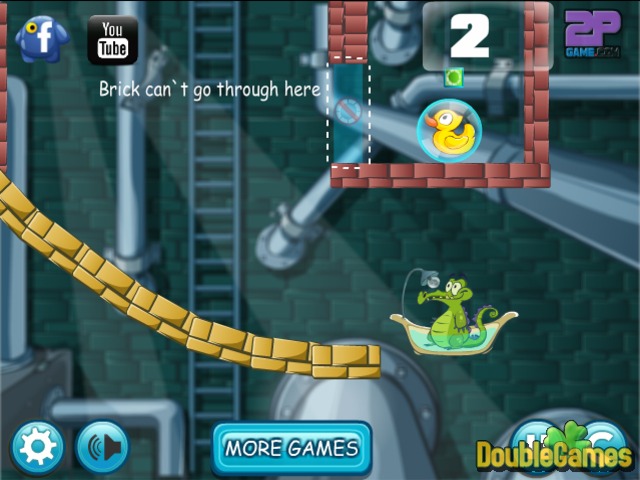Click the MORE GAMES button
640x480 pixels.
tap(291, 447)
